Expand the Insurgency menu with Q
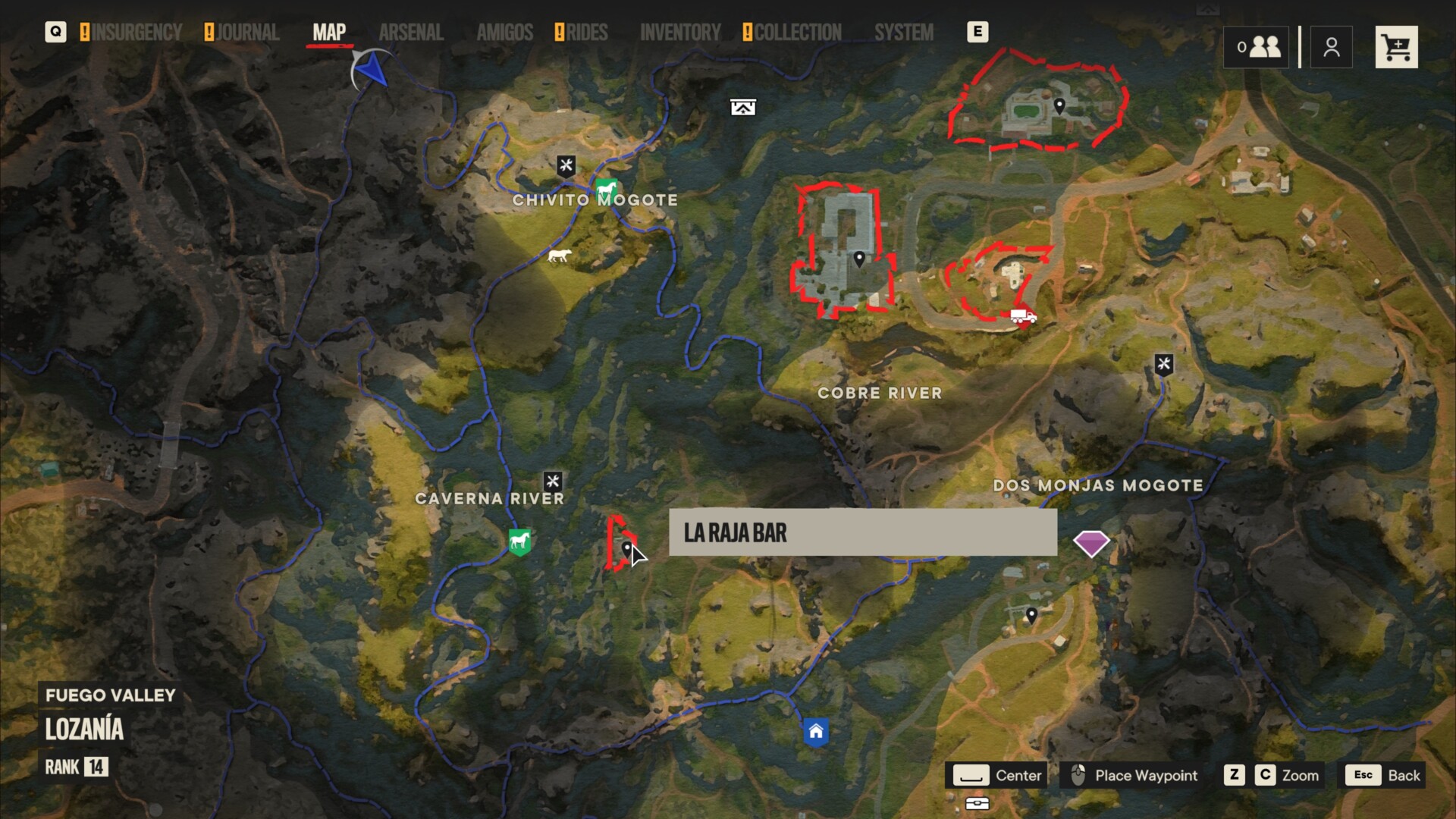This screenshot has width=1456, height=819. pos(55,32)
